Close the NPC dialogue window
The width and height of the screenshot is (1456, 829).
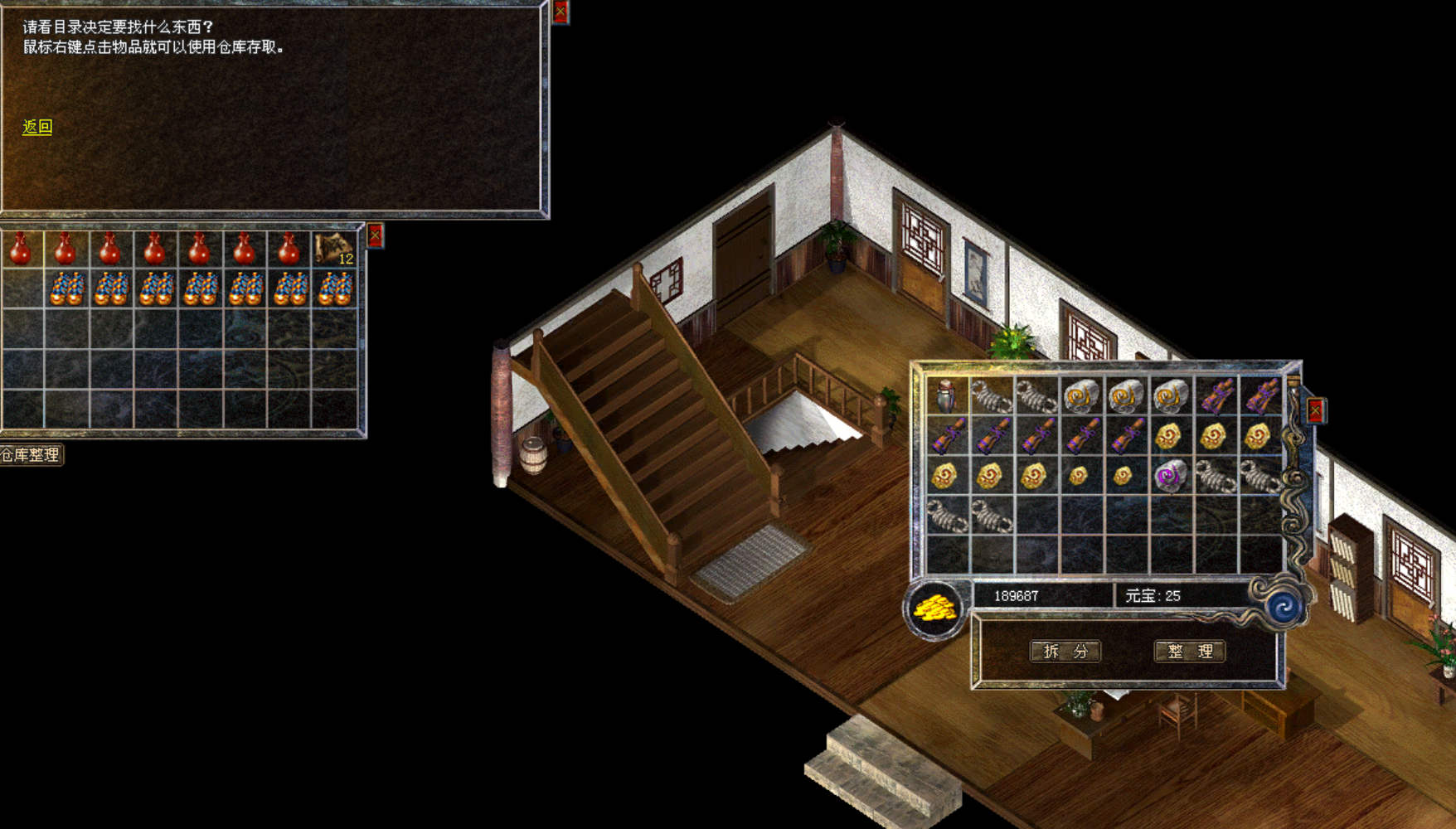tap(561, 12)
